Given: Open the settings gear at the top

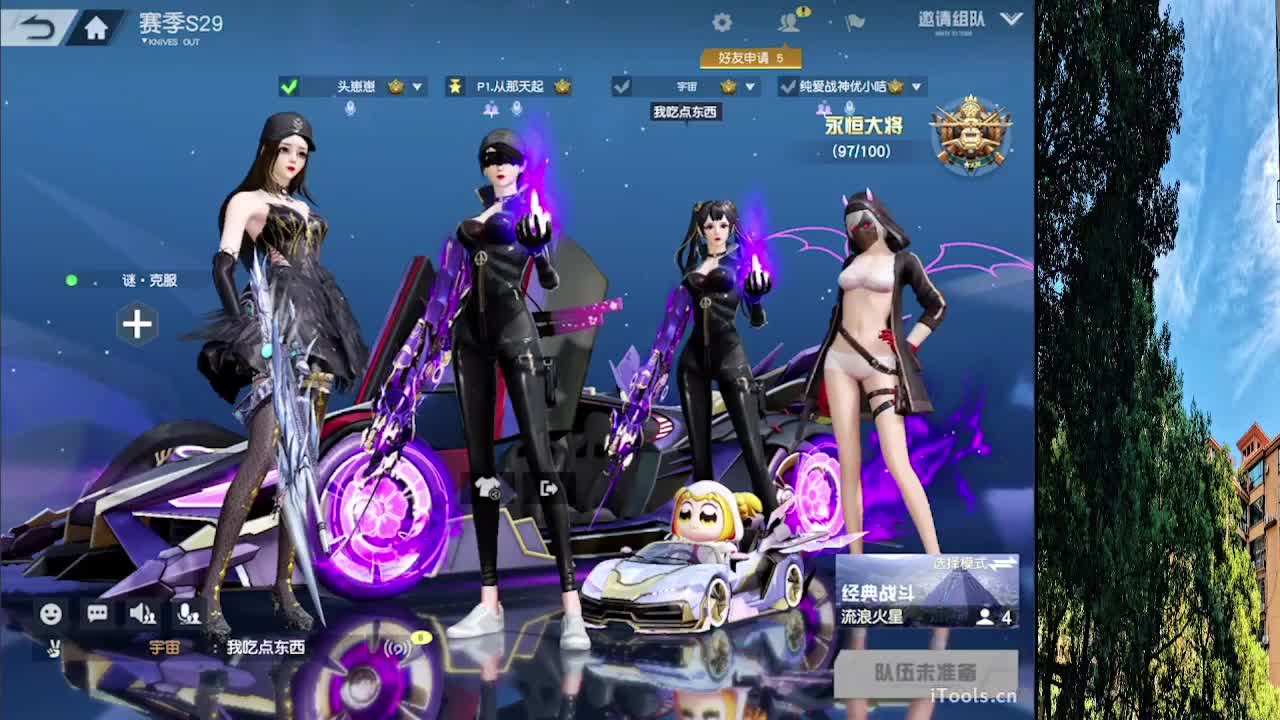Looking at the screenshot, I should (722, 22).
